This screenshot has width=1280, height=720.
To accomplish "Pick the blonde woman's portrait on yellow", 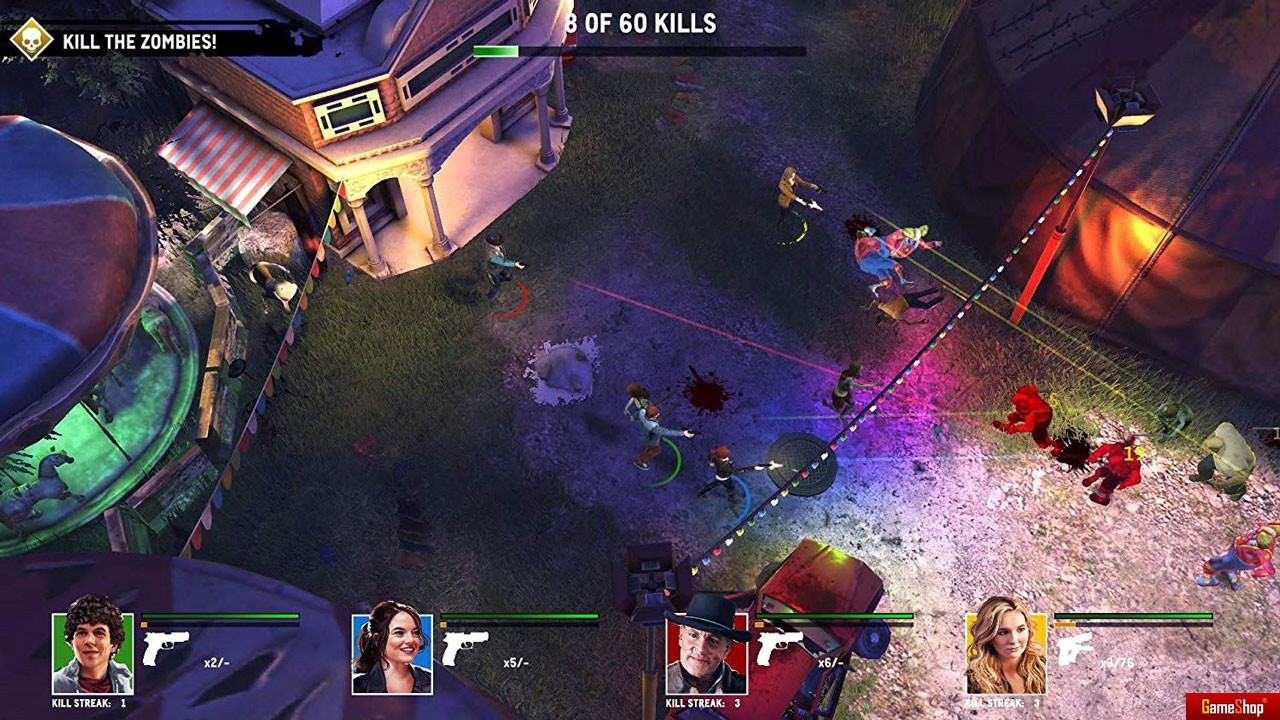I will coord(1006,654).
